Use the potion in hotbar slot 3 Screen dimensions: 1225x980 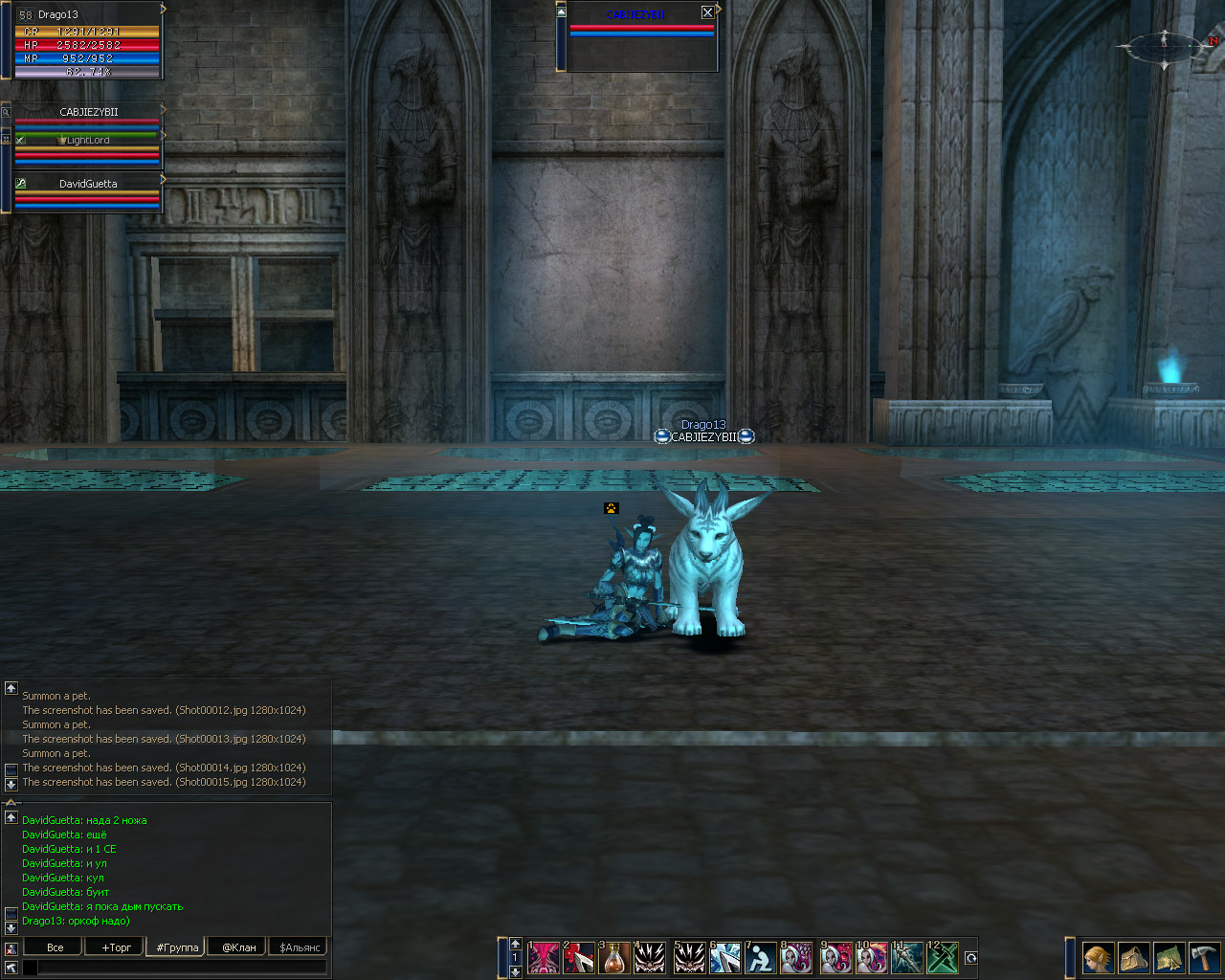[614, 958]
